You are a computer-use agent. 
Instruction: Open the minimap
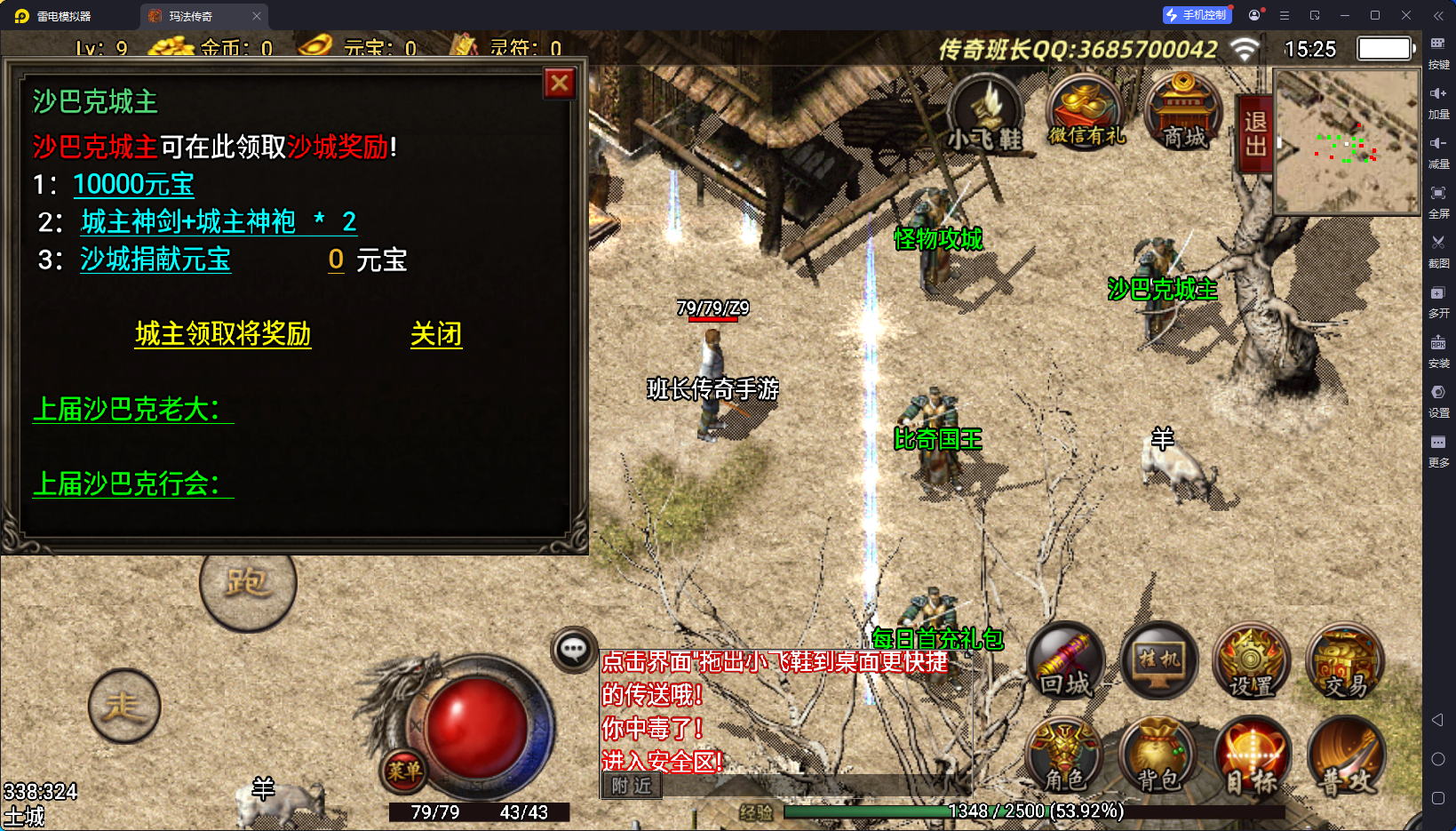(1346, 142)
